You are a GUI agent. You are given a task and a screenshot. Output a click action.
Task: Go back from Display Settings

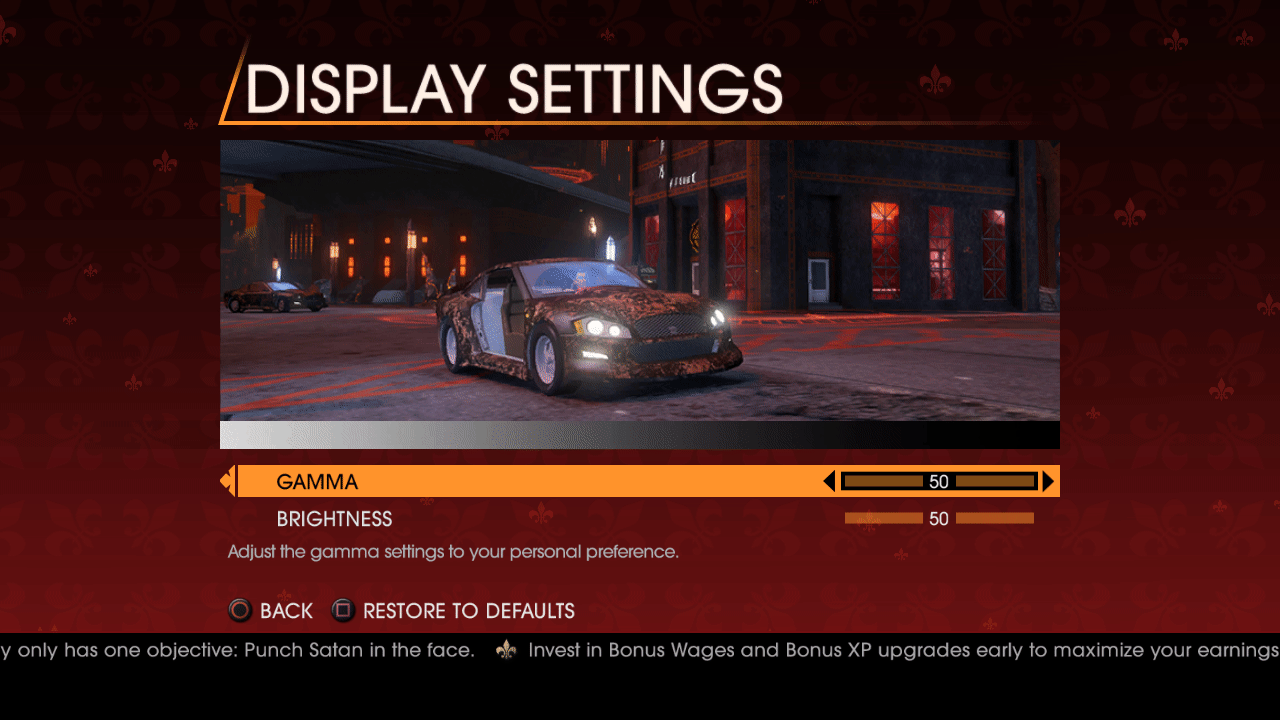tap(271, 611)
